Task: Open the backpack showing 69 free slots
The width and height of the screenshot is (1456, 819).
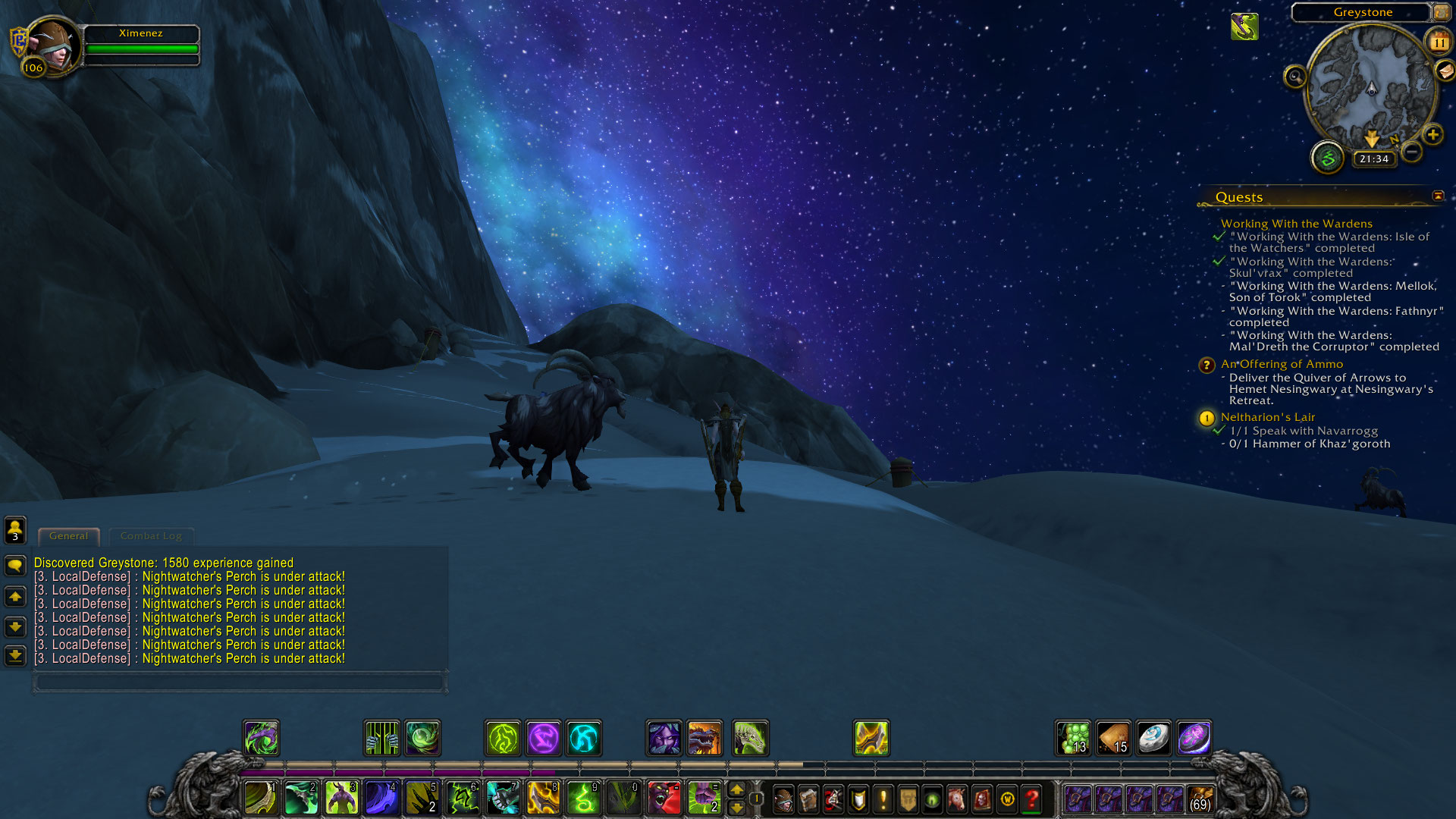Action: coord(1200,799)
